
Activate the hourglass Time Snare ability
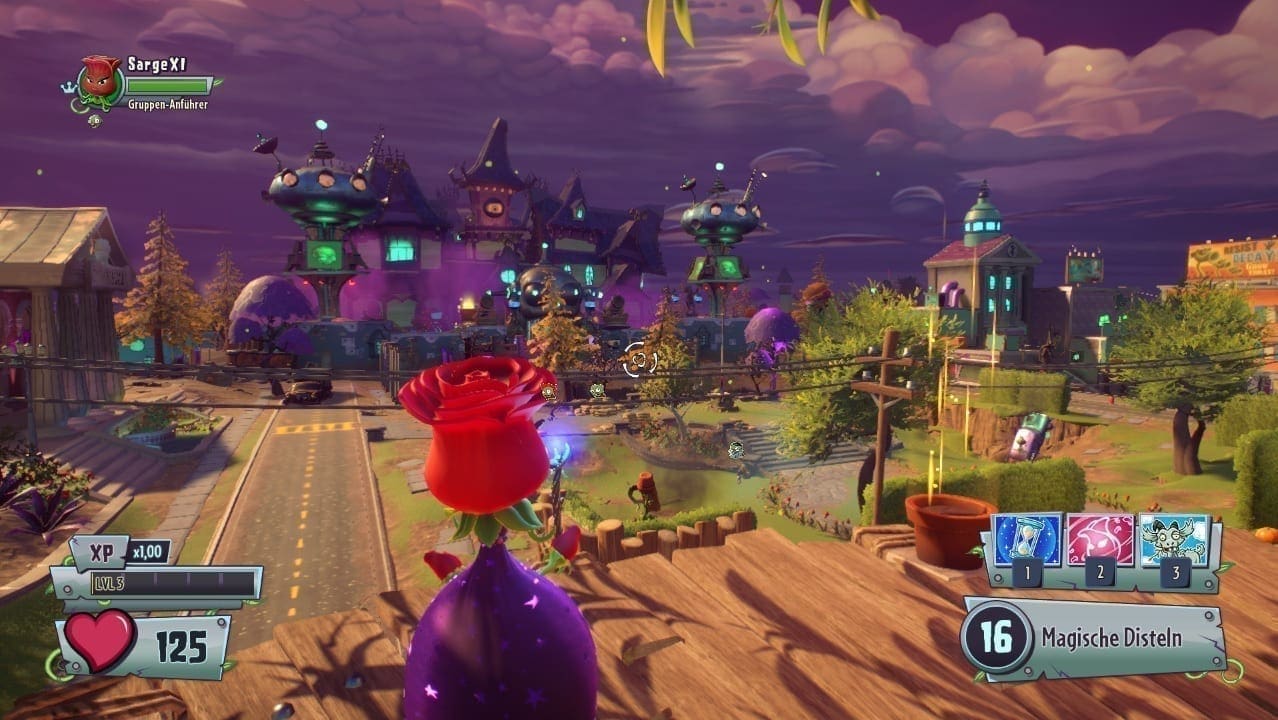point(1027,541)
